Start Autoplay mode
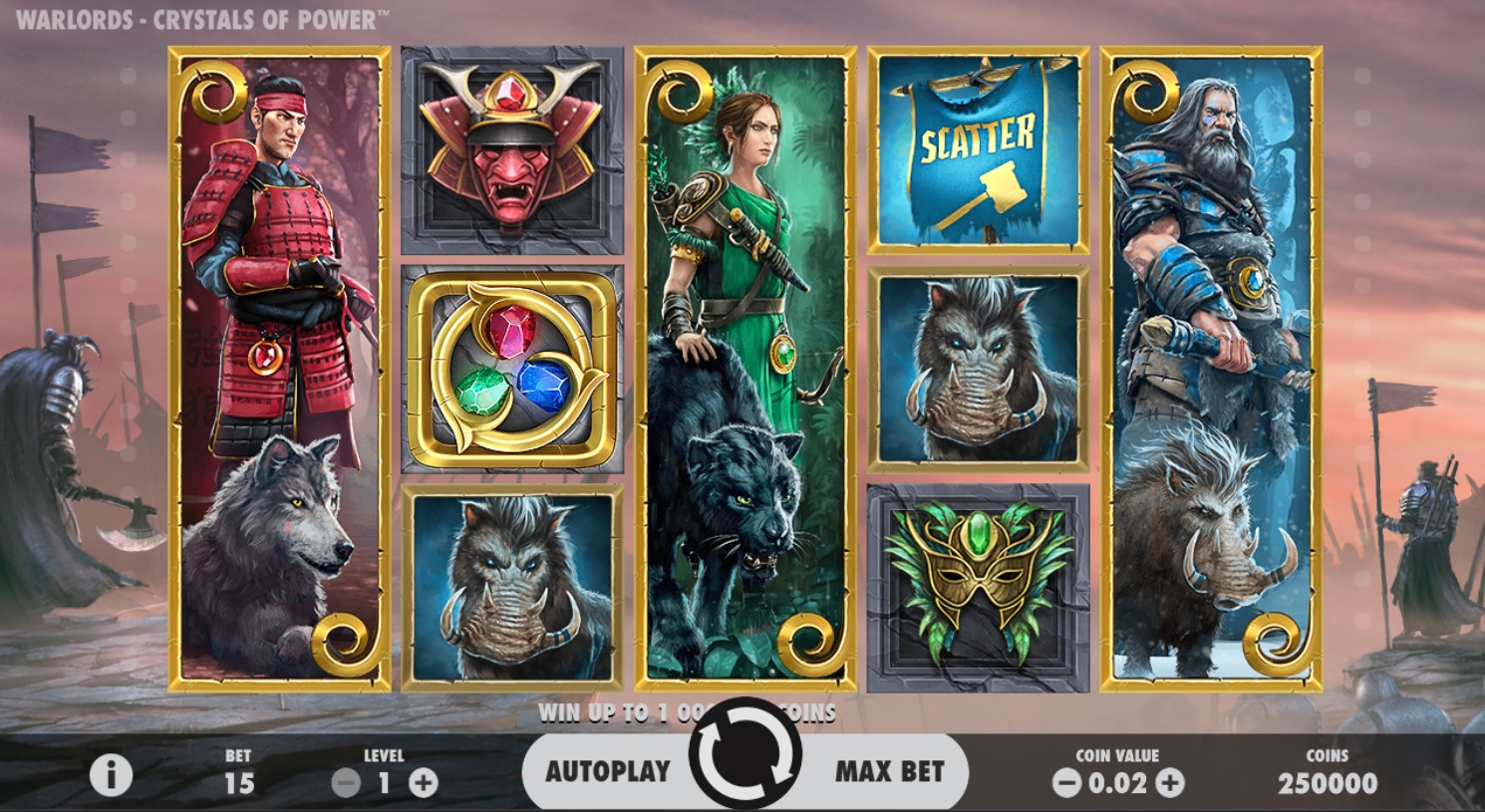Screen dimensions: 1485x812 click(608, 771)
